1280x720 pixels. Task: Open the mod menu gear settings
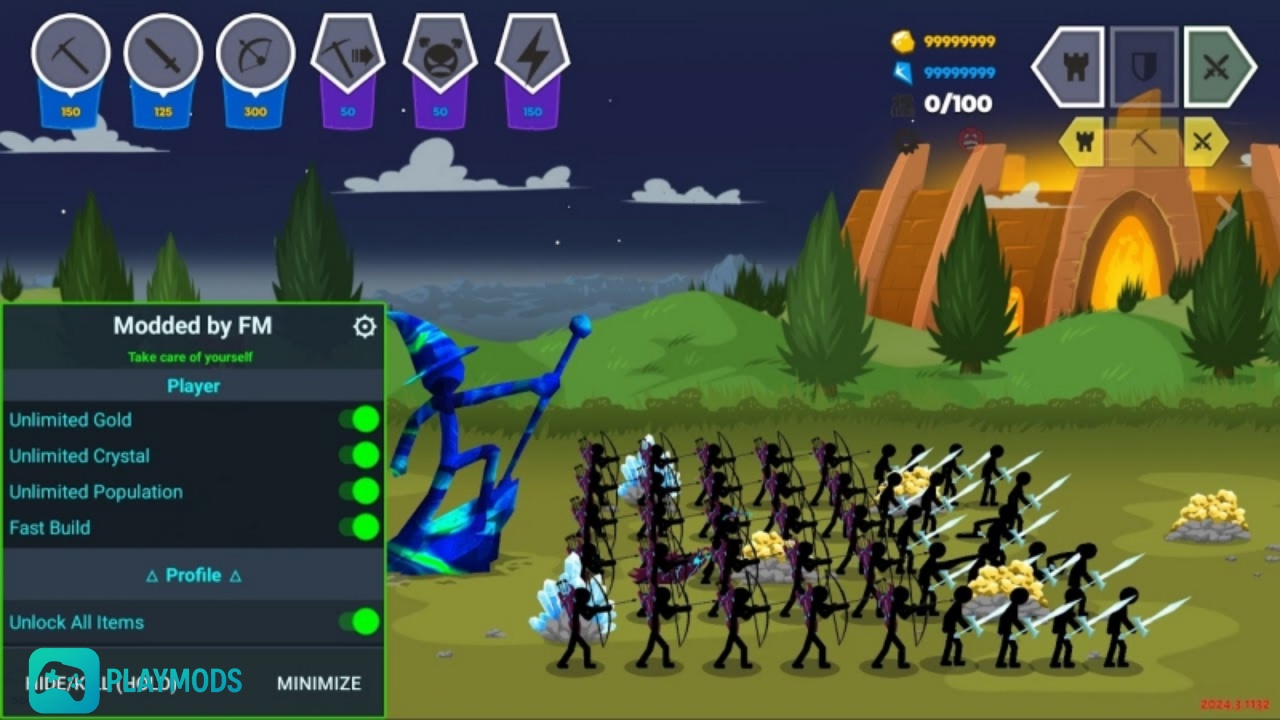coord(365,326)
